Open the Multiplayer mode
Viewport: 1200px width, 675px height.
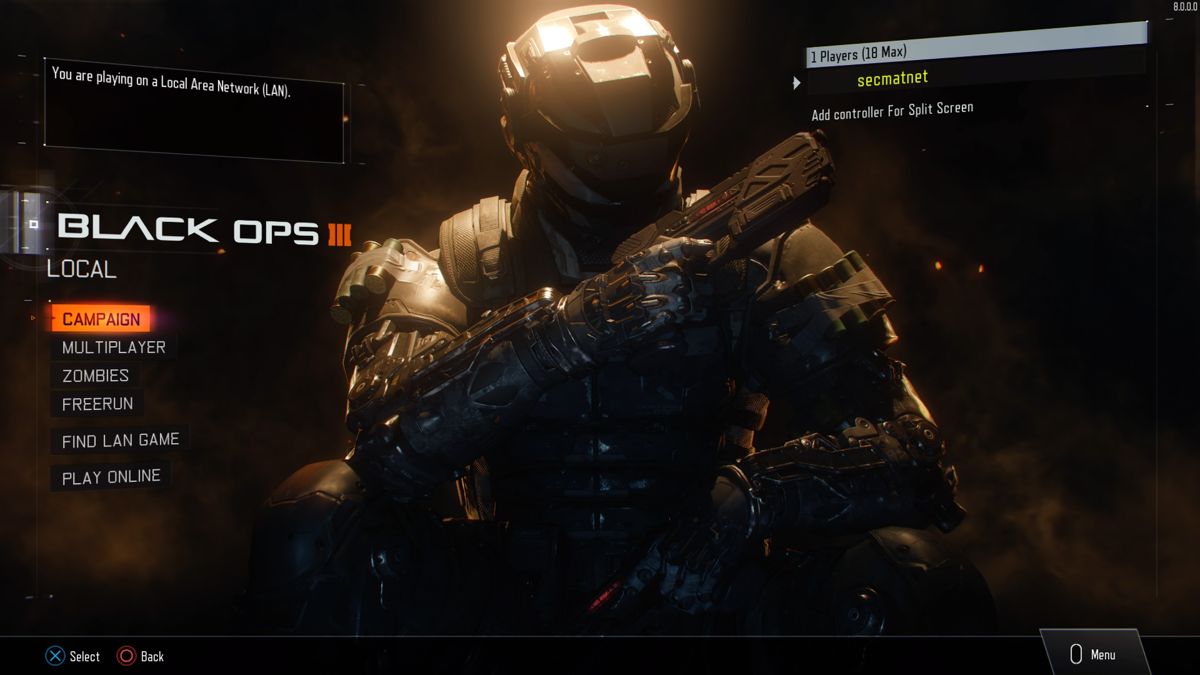point(113,347)
